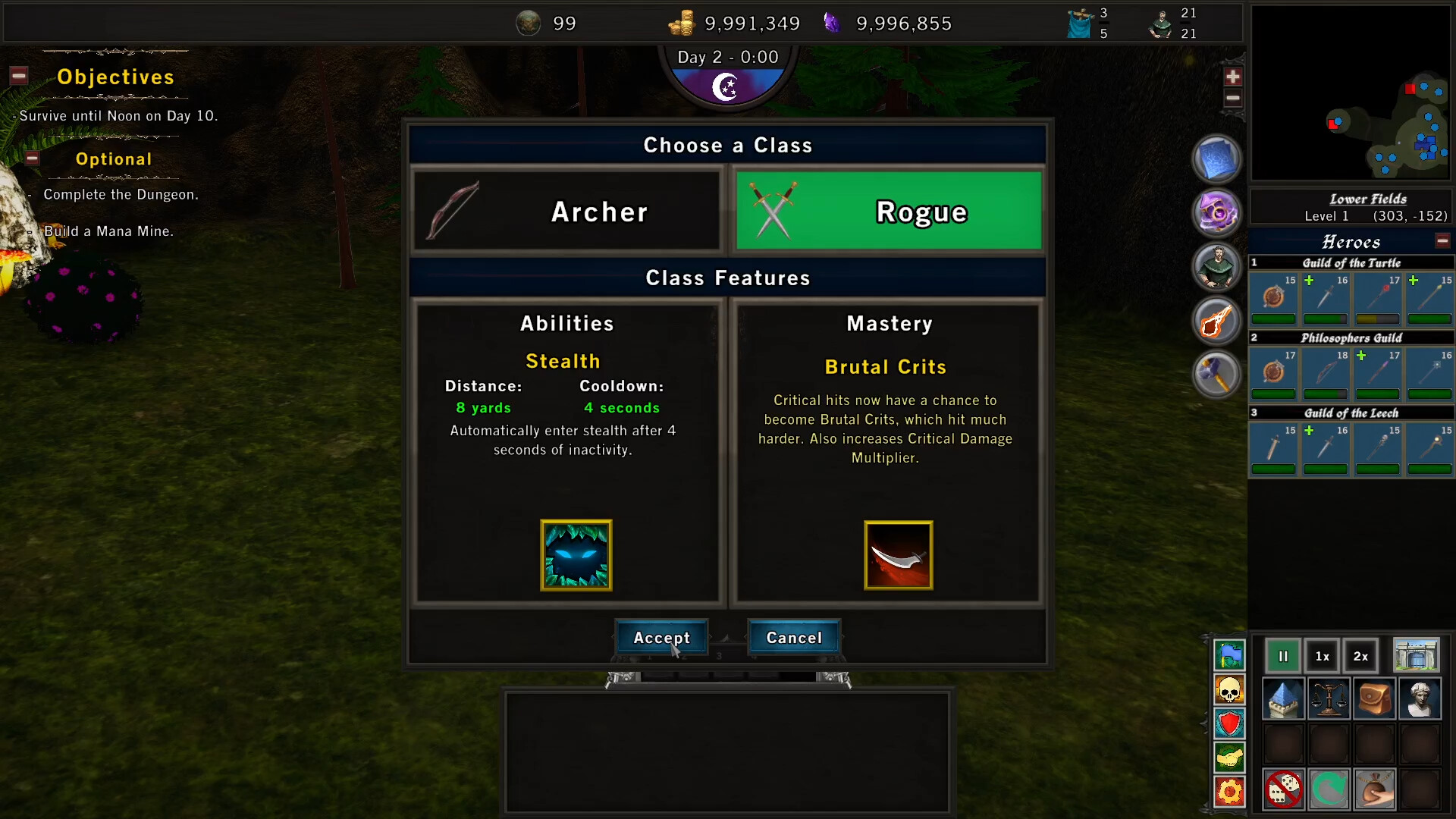Accept the chosen class
1456x819 pixels.
pos(661,638)
